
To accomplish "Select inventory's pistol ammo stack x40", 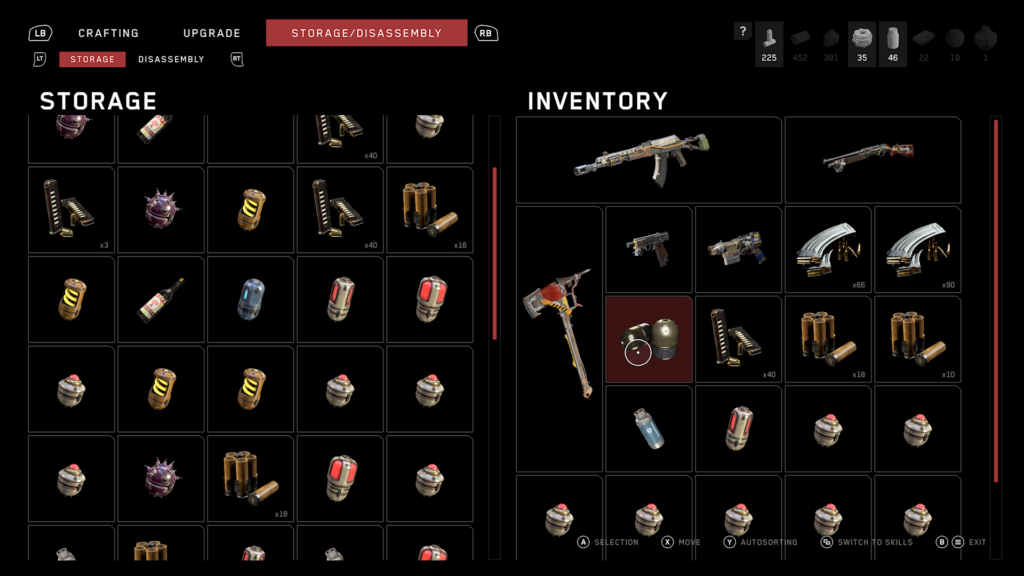I will 738,339.
